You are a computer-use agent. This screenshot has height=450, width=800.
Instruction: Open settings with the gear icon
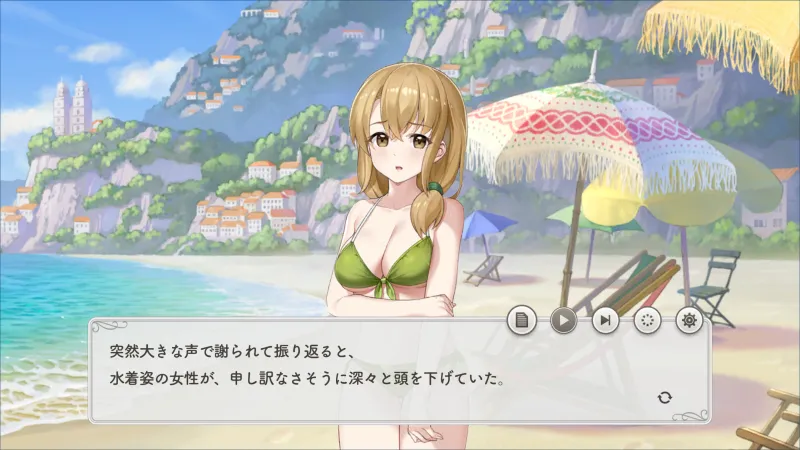tap(688, 320)
